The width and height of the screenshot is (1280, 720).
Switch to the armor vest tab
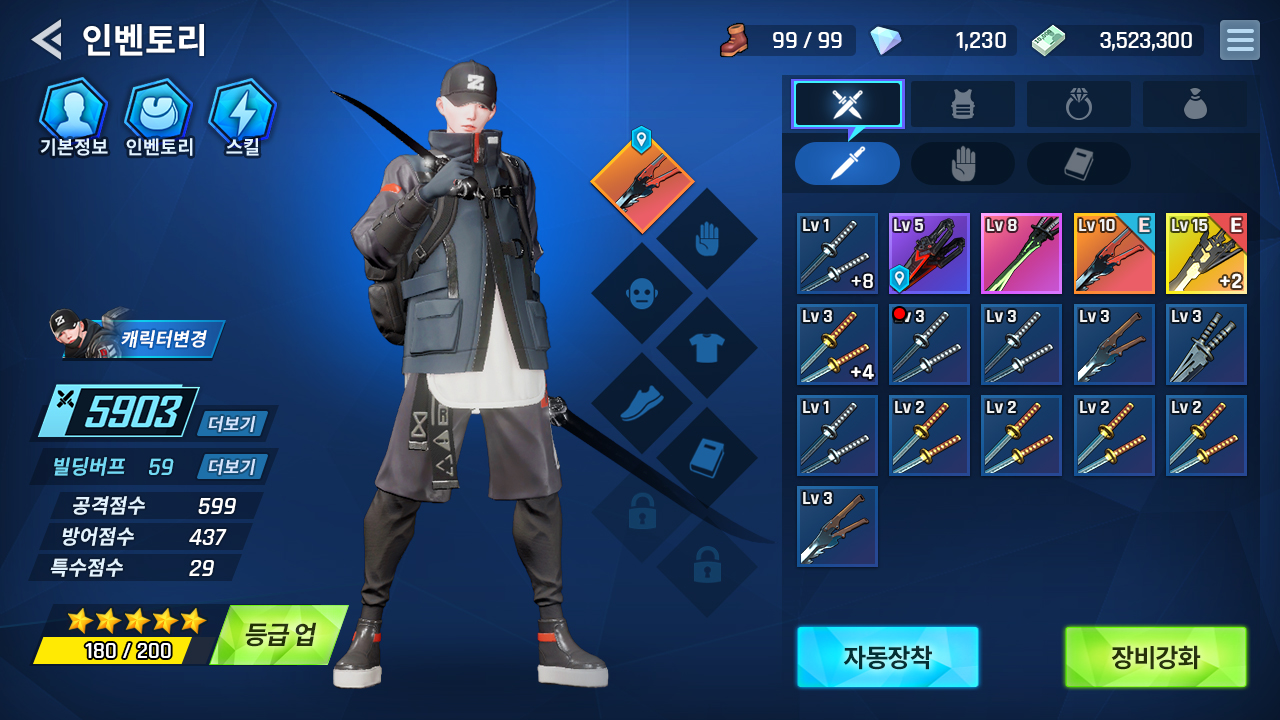962,104
